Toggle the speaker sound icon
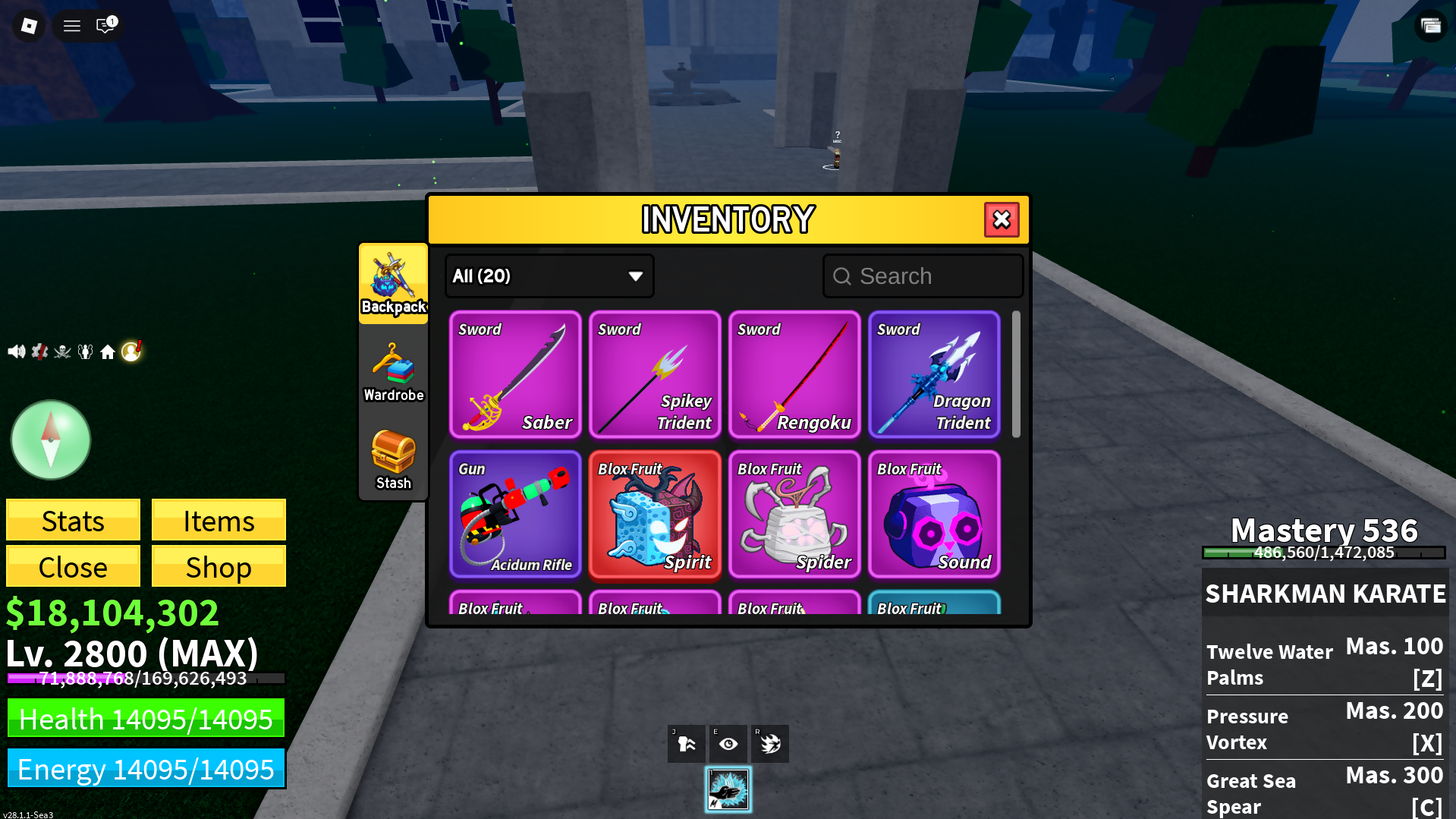 [x=16, y=351]
